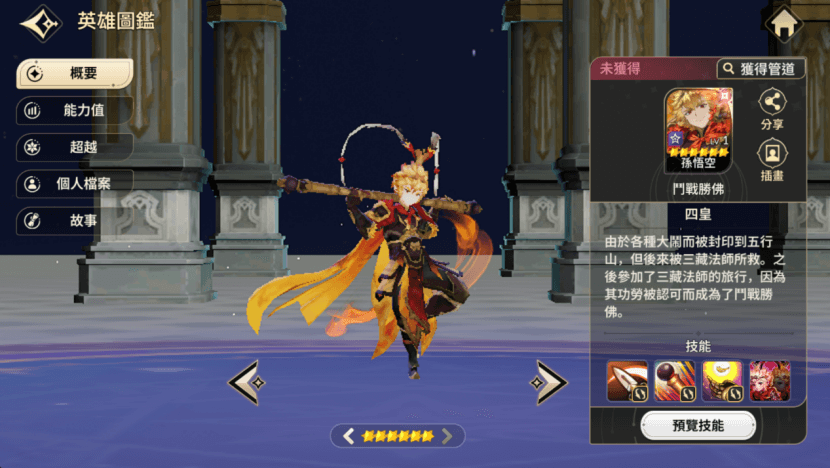The height and width of the screenshot is (468, 830).
Task: Select the 概要 overview tab
Action: pos(74,74)
